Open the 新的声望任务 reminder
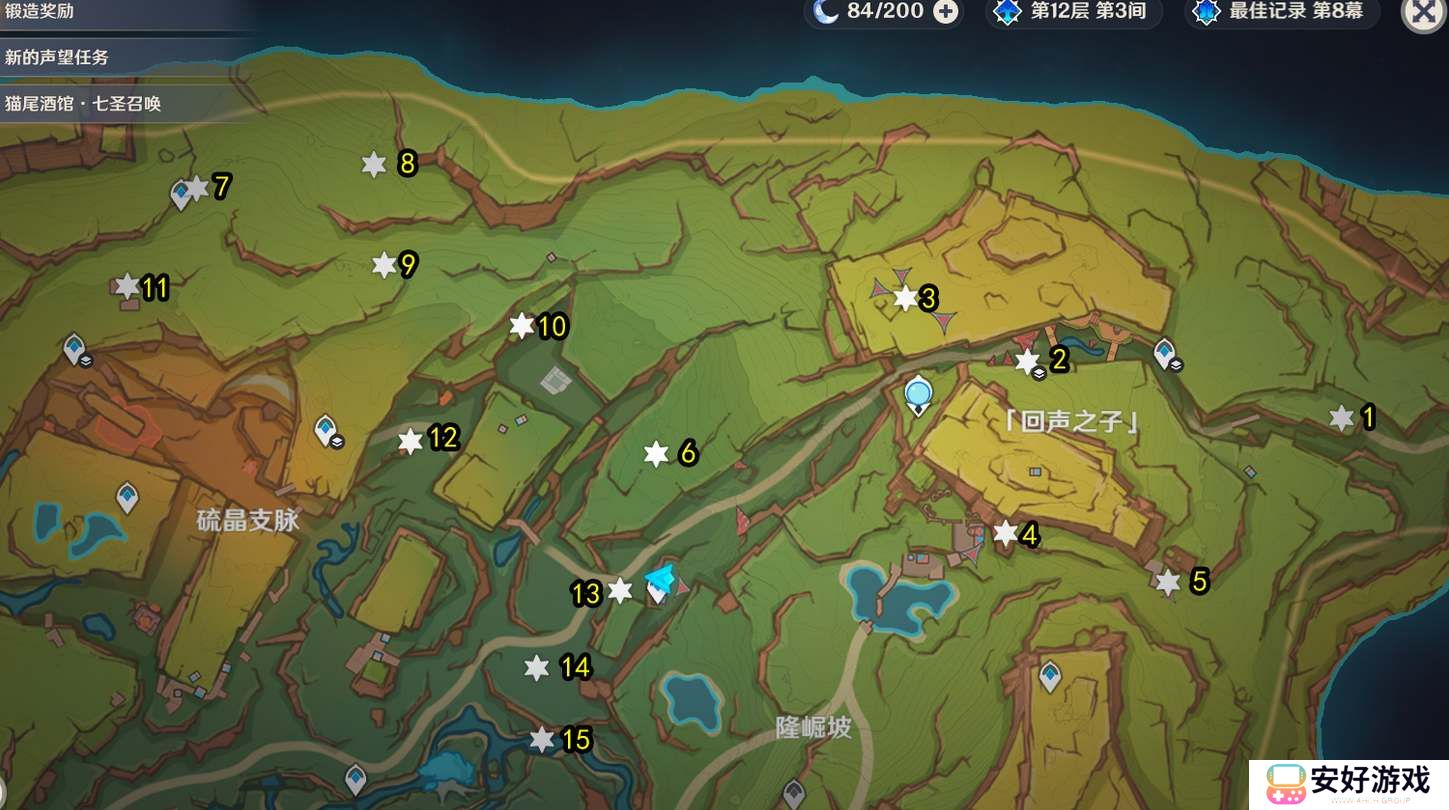Viewport: 1449px width, 810px height. pyautogui.click(x=57, y=57)
